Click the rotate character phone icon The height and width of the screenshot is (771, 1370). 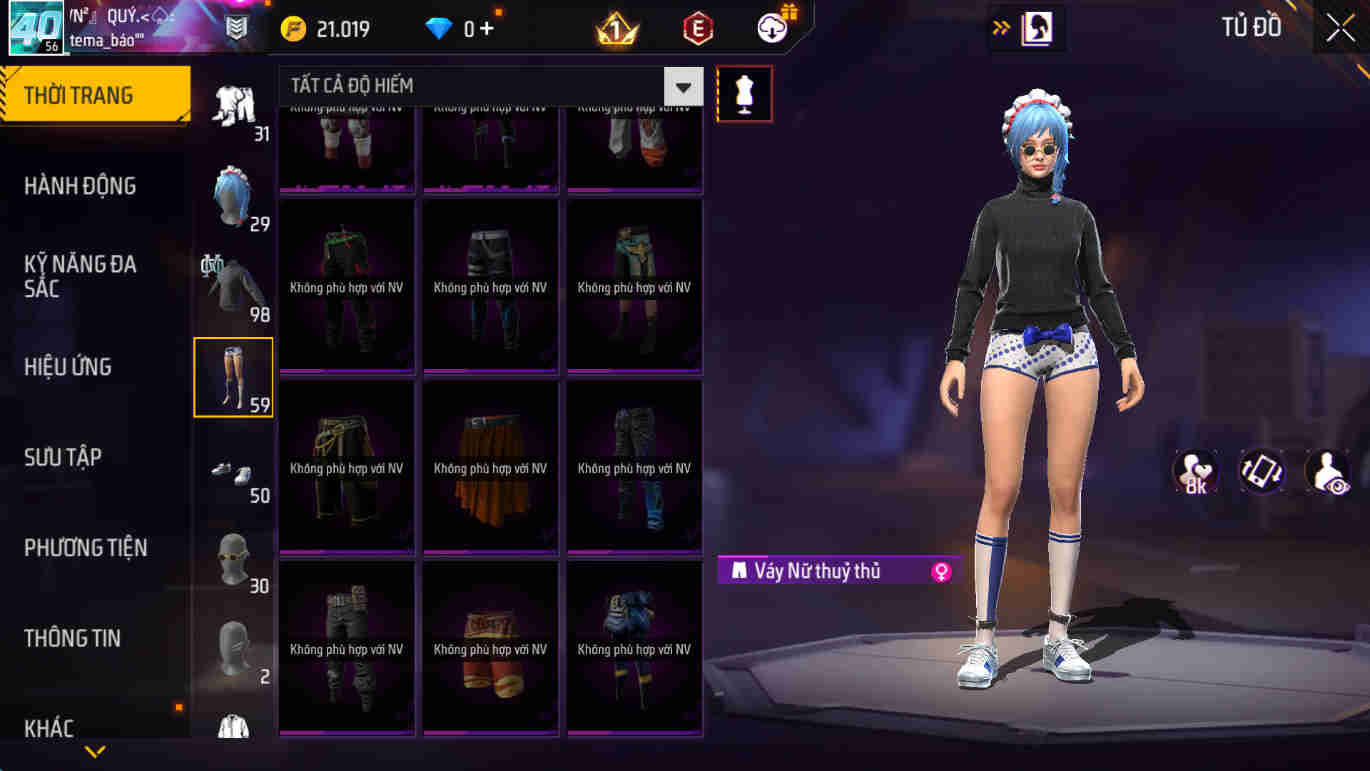tap(1261, 470)
